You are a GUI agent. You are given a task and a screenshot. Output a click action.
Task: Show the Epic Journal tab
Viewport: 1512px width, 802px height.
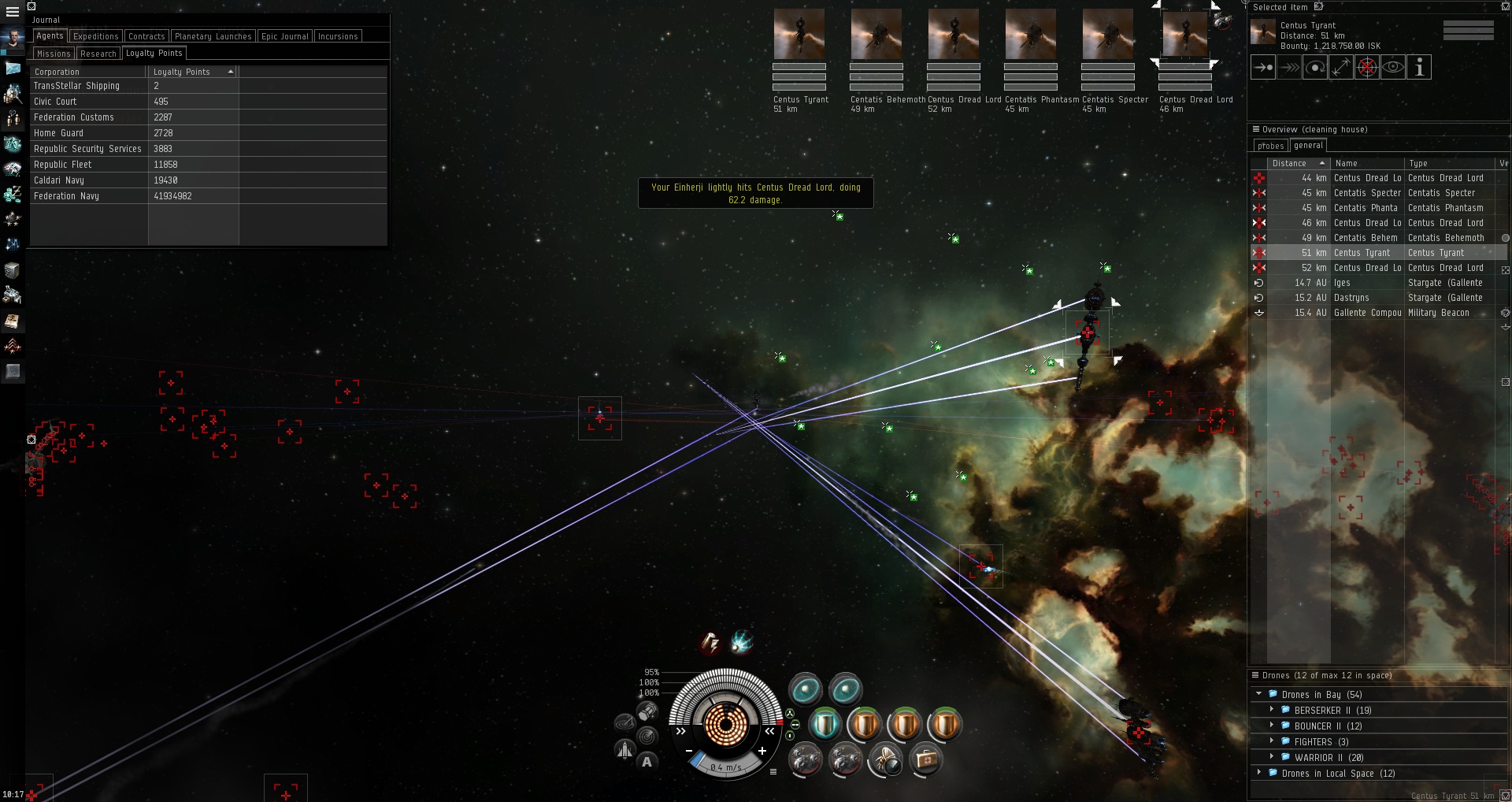click(x=284, y=36)
